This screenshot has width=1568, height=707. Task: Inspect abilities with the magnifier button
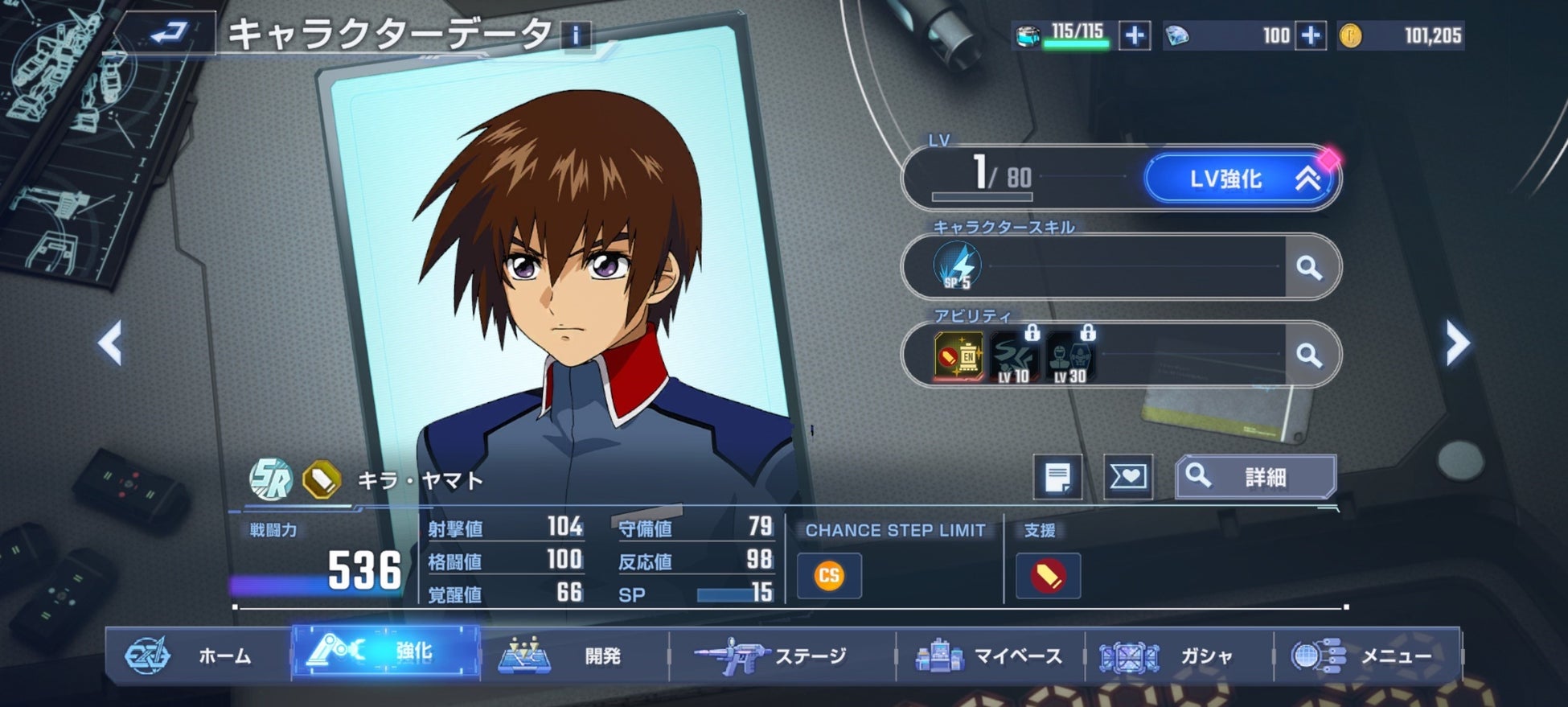[1309, 355]
